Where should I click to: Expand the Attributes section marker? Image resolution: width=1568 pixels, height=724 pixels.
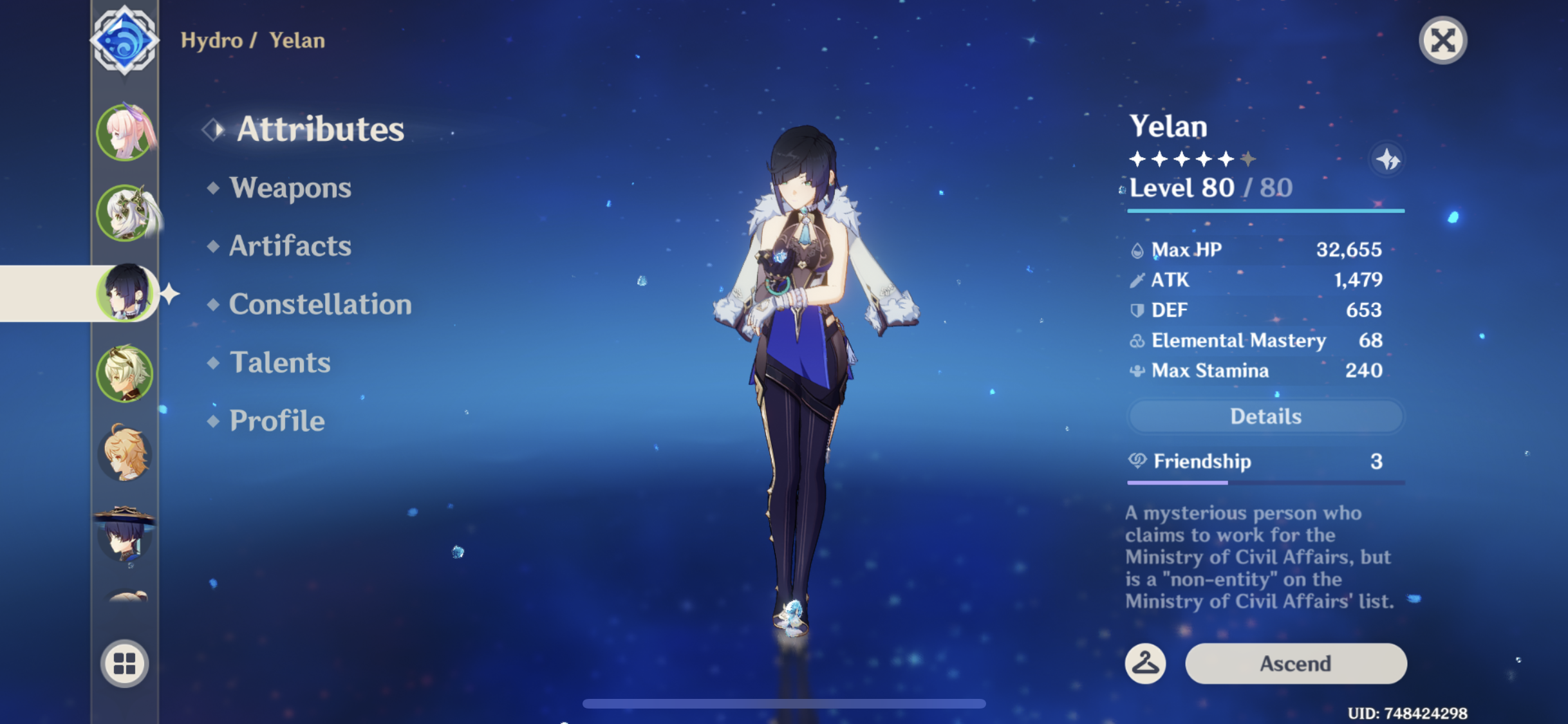(x=212, y=129)
